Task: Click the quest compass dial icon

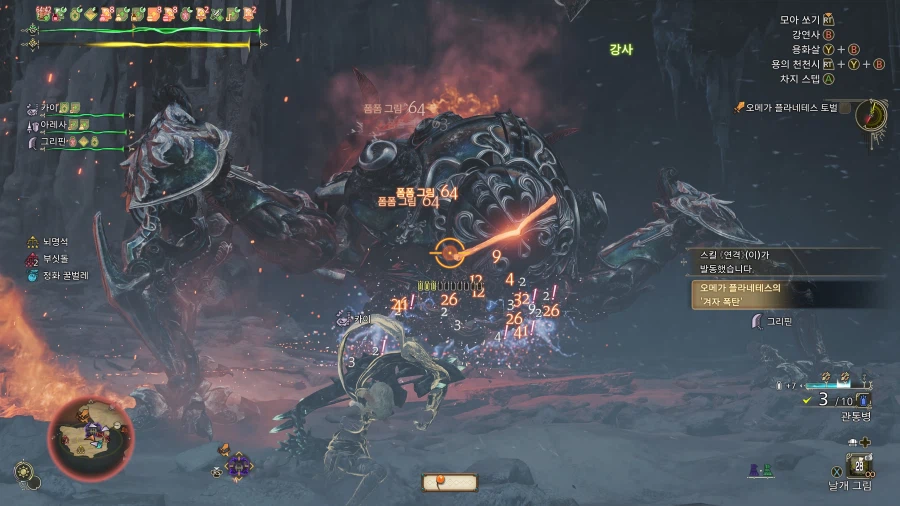Action: (871, 115)
